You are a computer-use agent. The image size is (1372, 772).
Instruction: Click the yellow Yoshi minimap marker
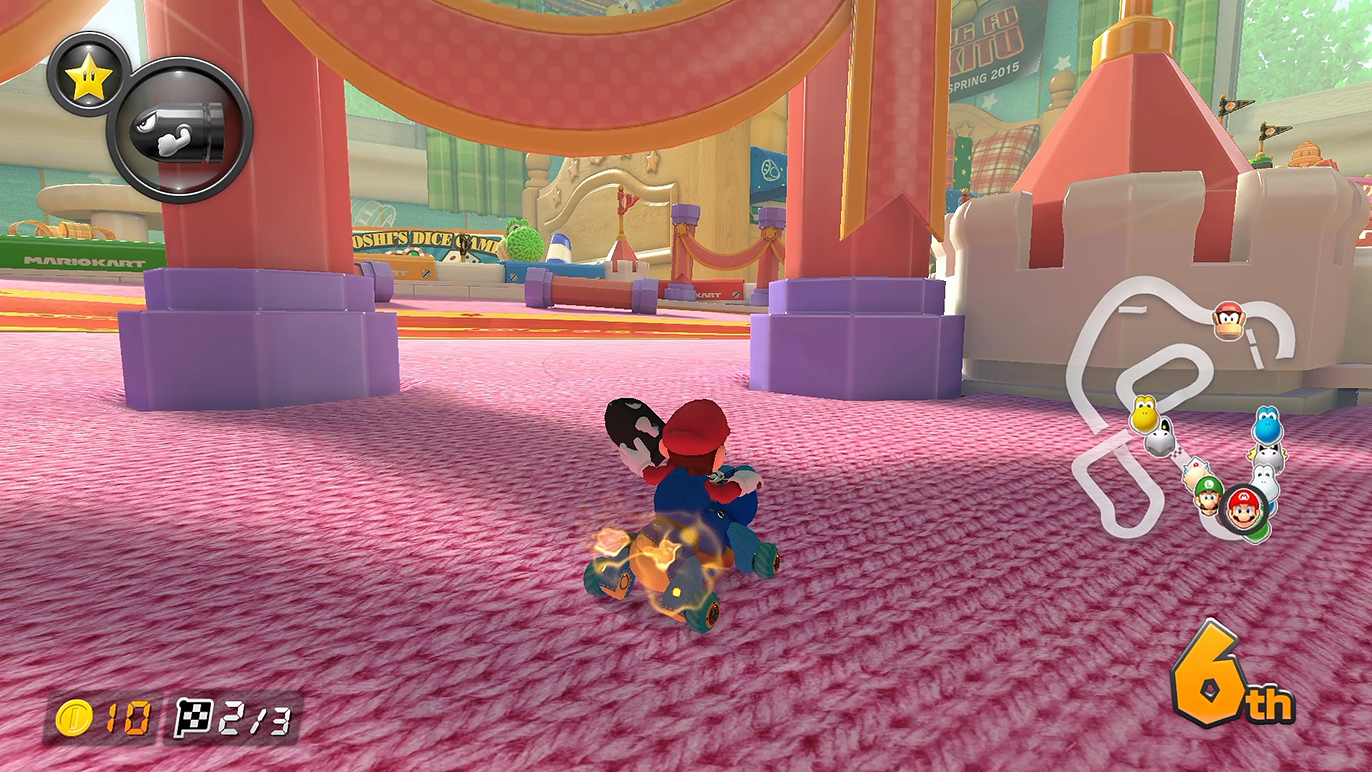click(x=1144, y=413)
